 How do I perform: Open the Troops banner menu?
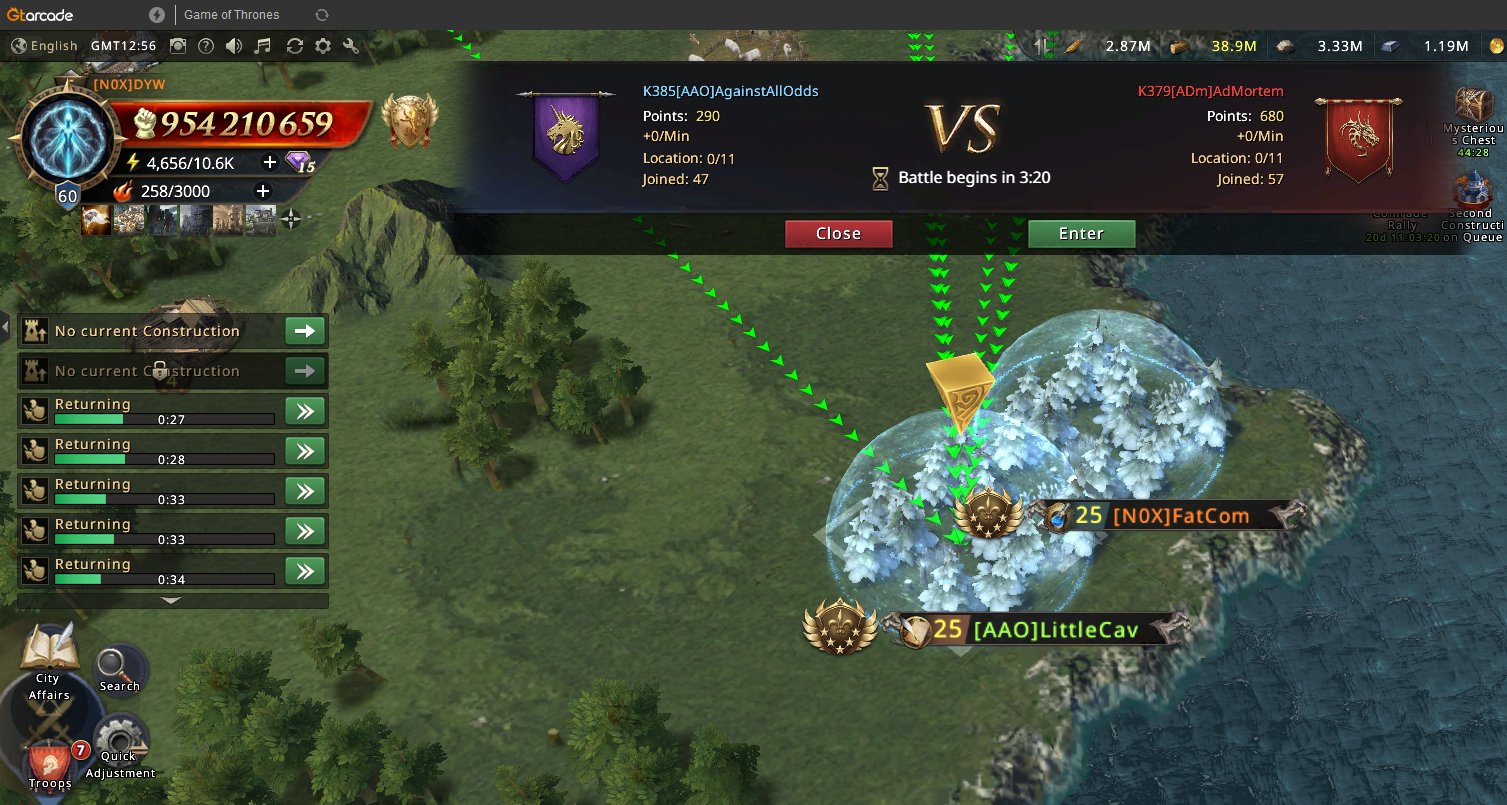[x=49, y=763]
